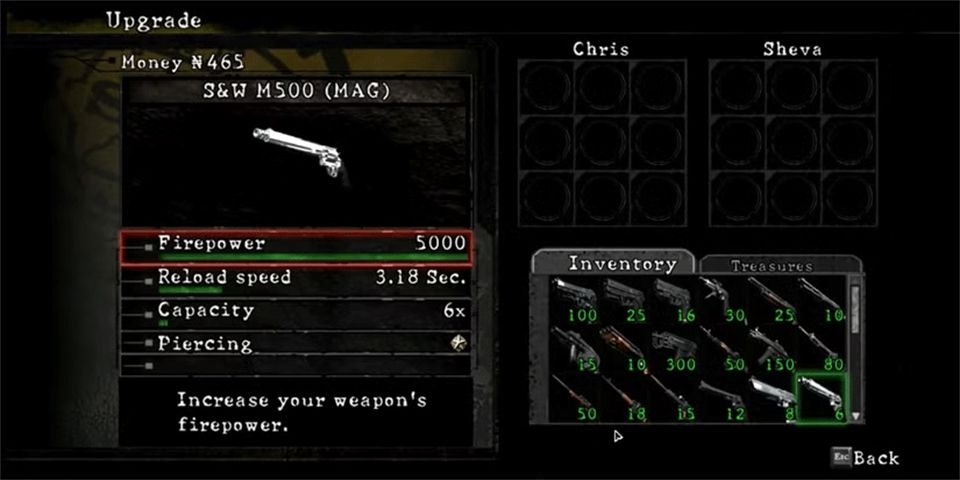Screen dimensions: 960x480
Task: Select the machine gun with 150 ammo
Action: click(x=772, y=349)
